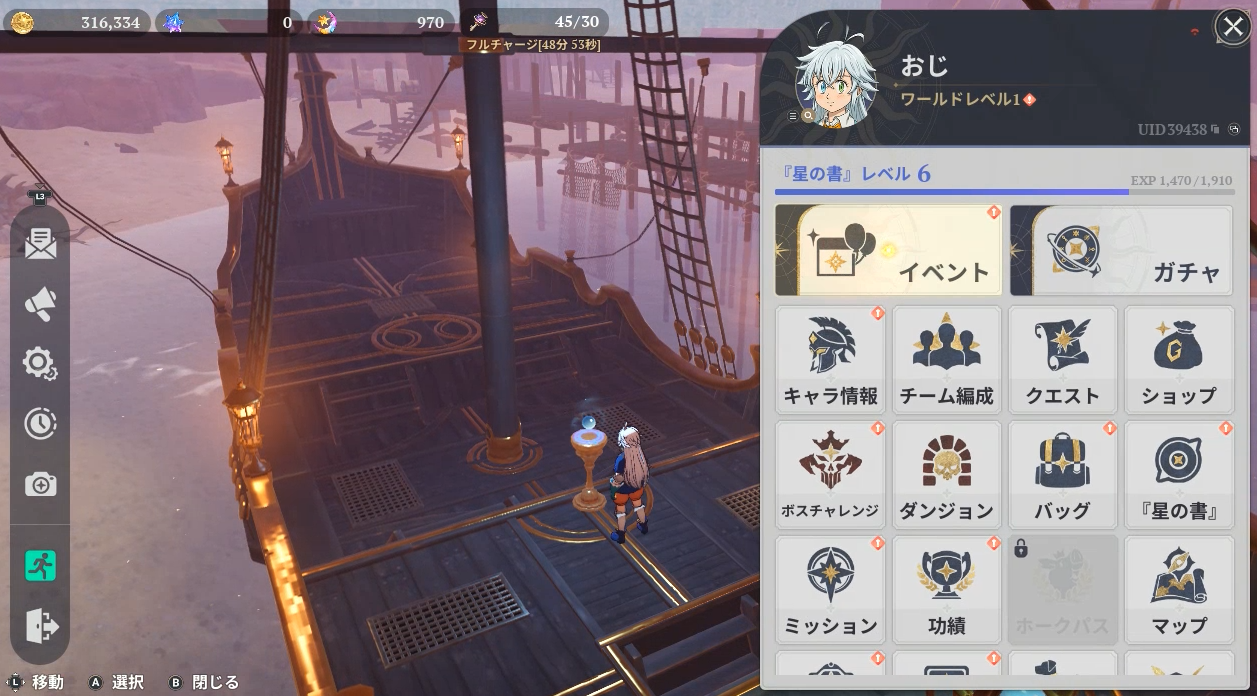Open キャラ情報 character info

pyautogui.click(x=830, y=360)
